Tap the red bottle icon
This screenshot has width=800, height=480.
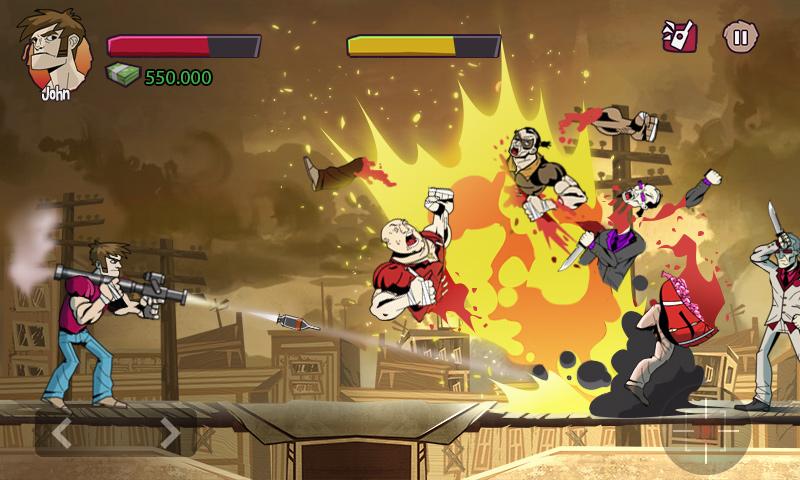(x=680, y=37)
